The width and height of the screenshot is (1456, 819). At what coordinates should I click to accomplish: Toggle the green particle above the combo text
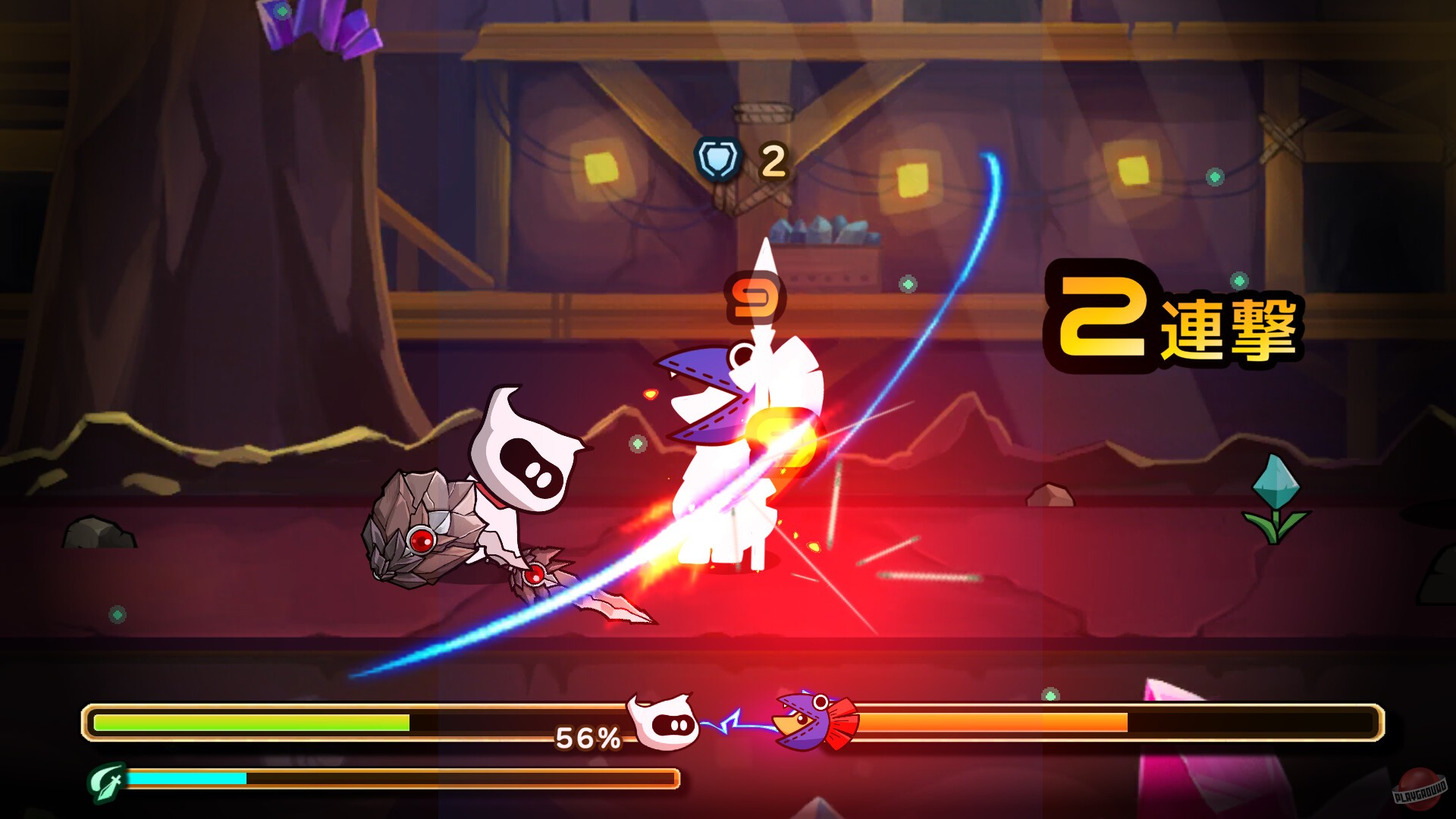pos(1238,281)
